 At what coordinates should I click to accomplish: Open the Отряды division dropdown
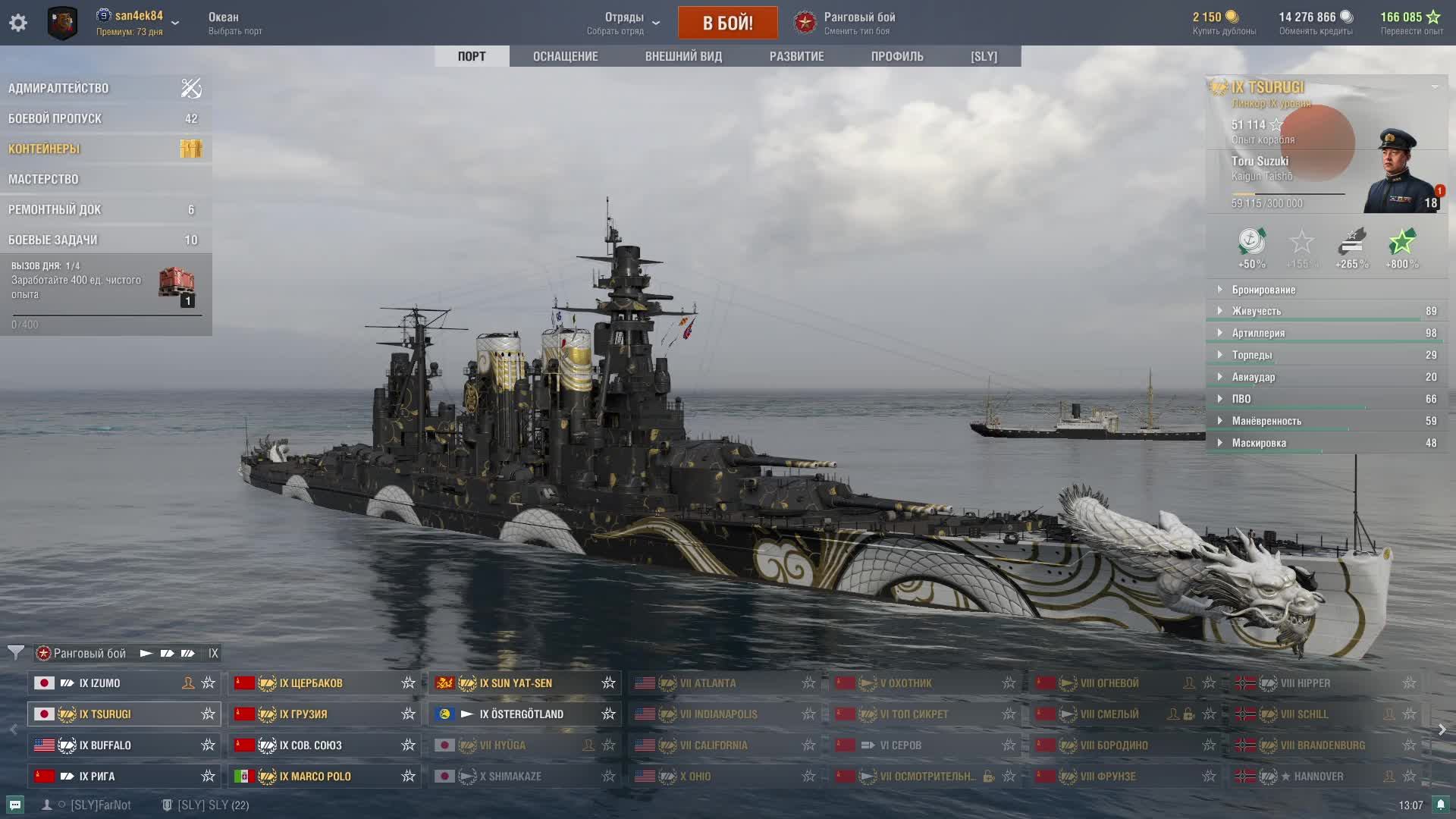point(624,23)
